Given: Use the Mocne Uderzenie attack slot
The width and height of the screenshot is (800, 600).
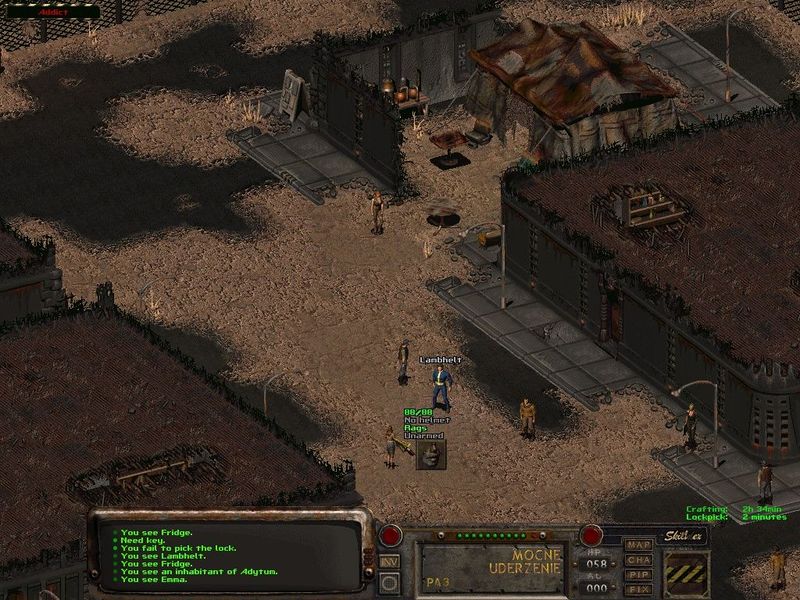Looking at the screenshot, I should point(492,568).
